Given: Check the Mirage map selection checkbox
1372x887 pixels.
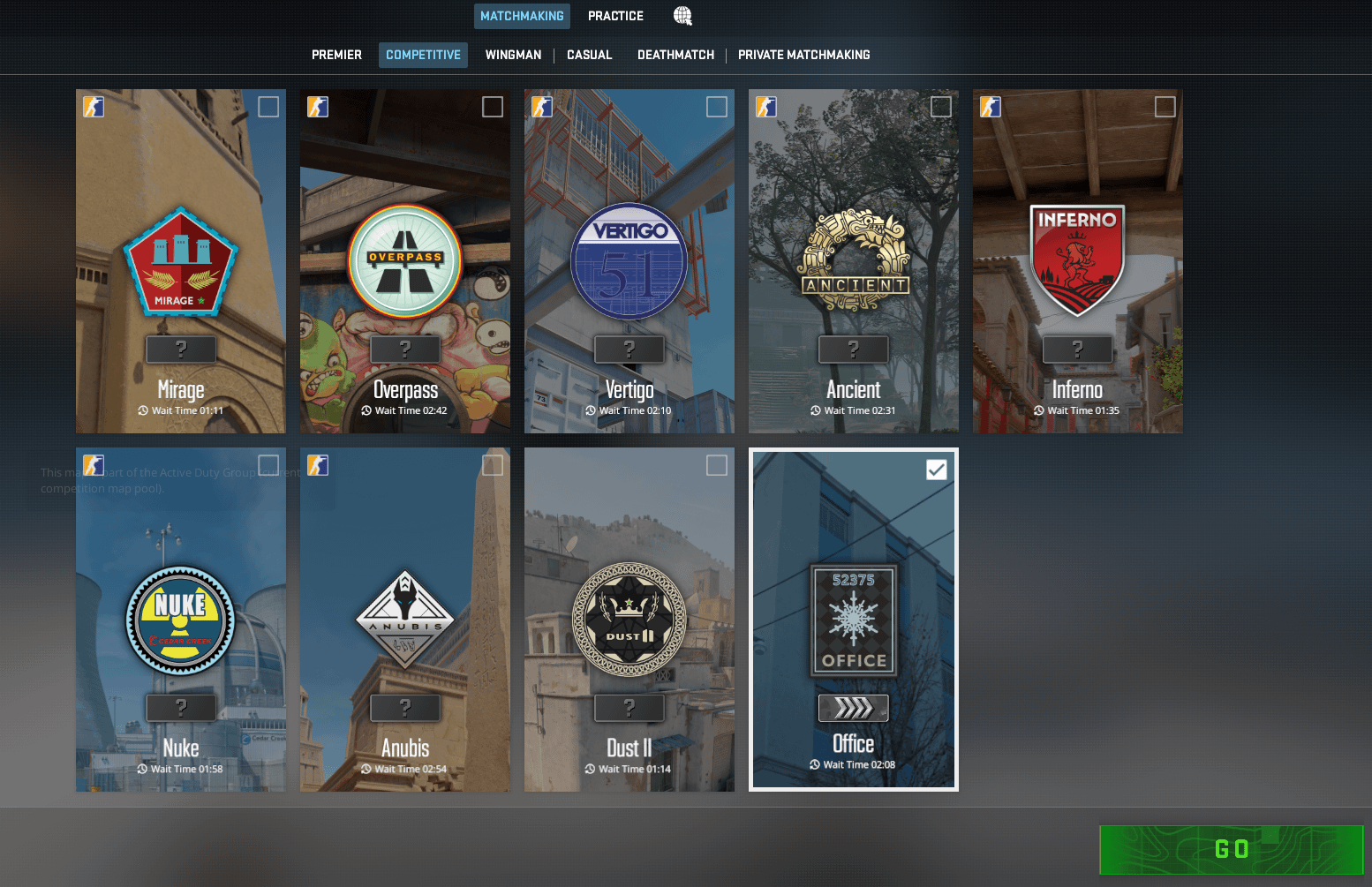Looking at the screenshot, I should (268, 106).
